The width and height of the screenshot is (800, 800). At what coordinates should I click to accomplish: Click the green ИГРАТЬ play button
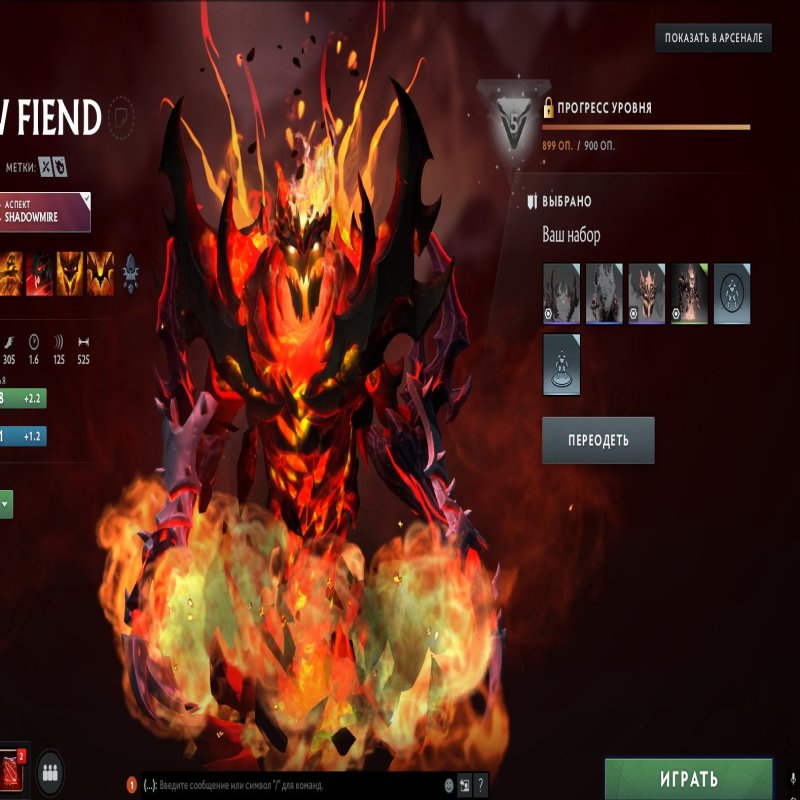688,779
